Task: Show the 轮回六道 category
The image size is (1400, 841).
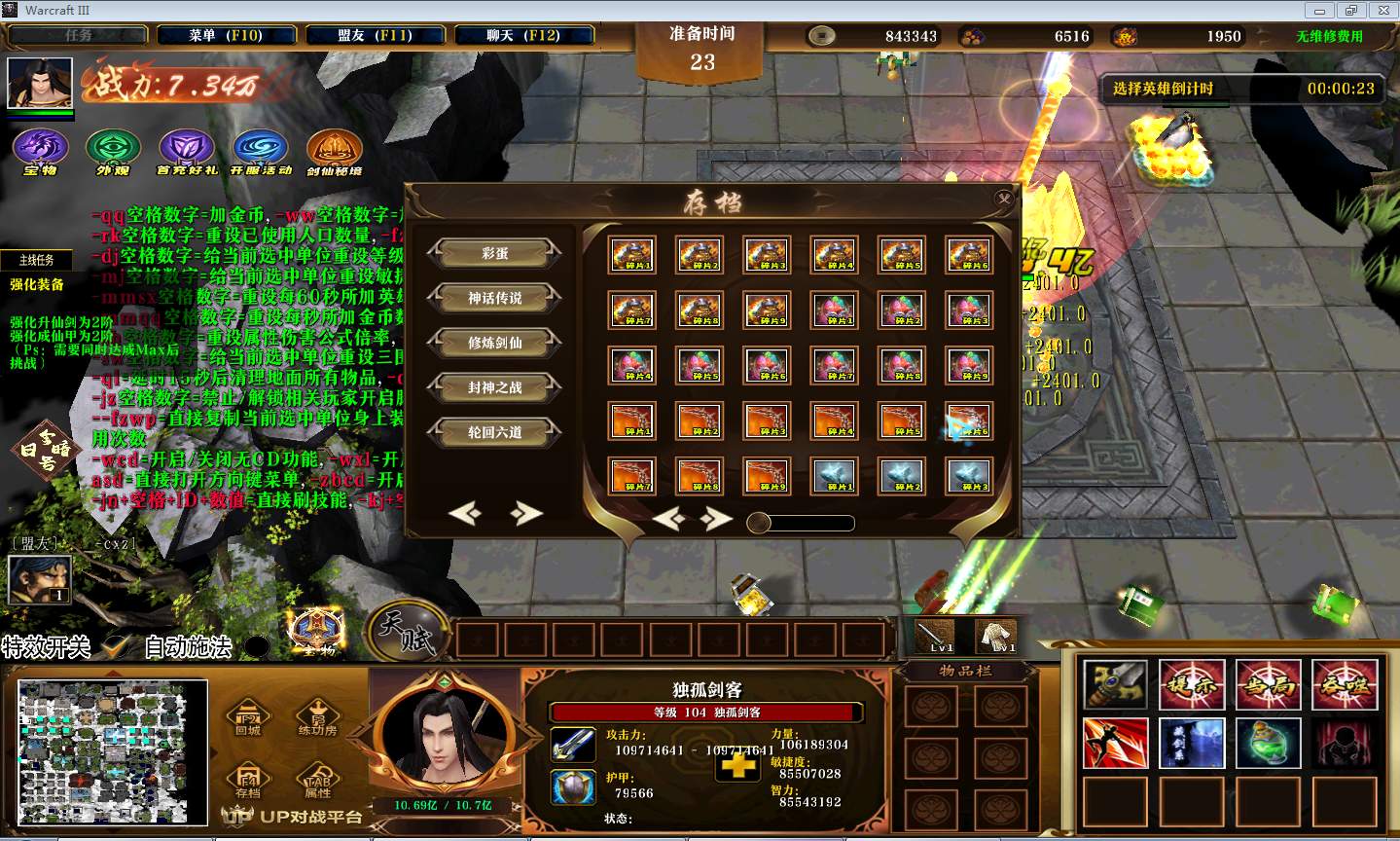Action: coord(494,432)
